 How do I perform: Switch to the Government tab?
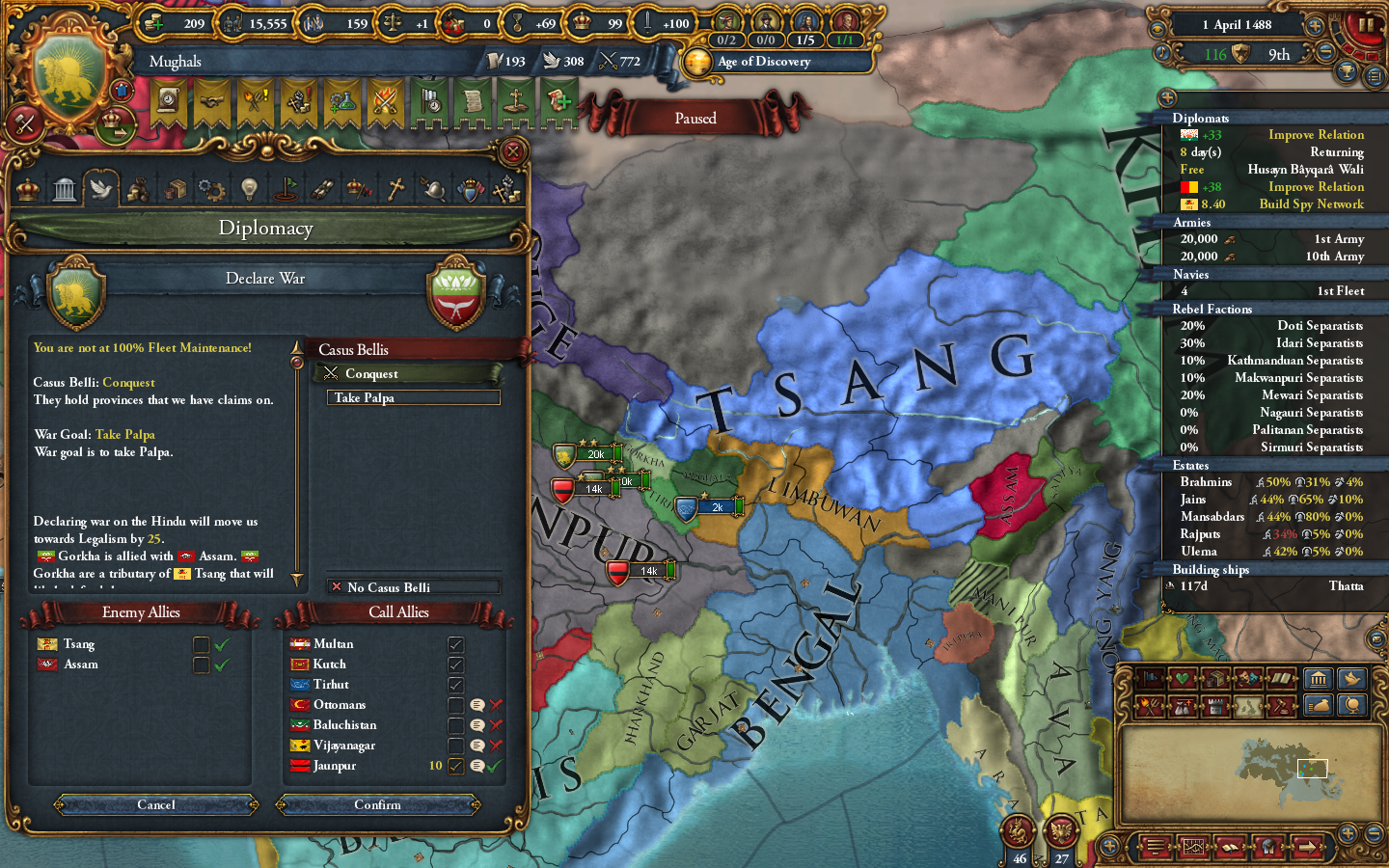pyautogui.click(x=65, y=188)
